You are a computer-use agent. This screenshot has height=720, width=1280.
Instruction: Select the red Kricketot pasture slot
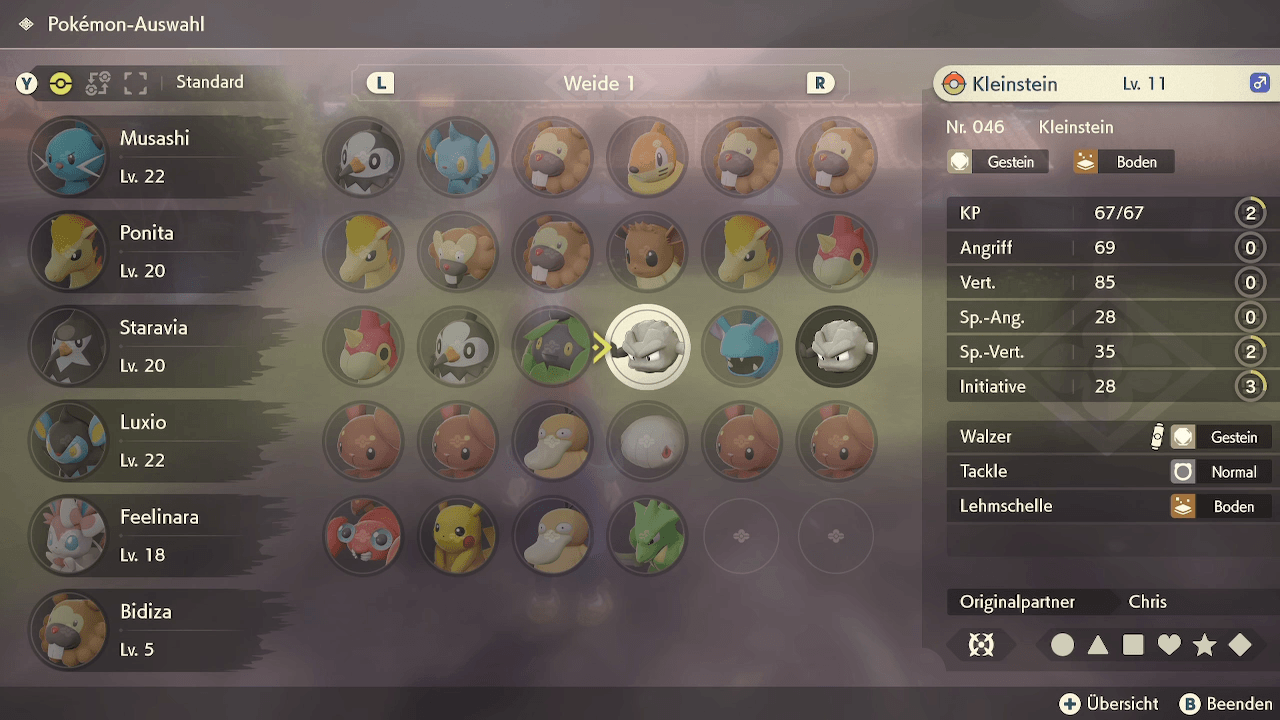click(x=363, y=536)
